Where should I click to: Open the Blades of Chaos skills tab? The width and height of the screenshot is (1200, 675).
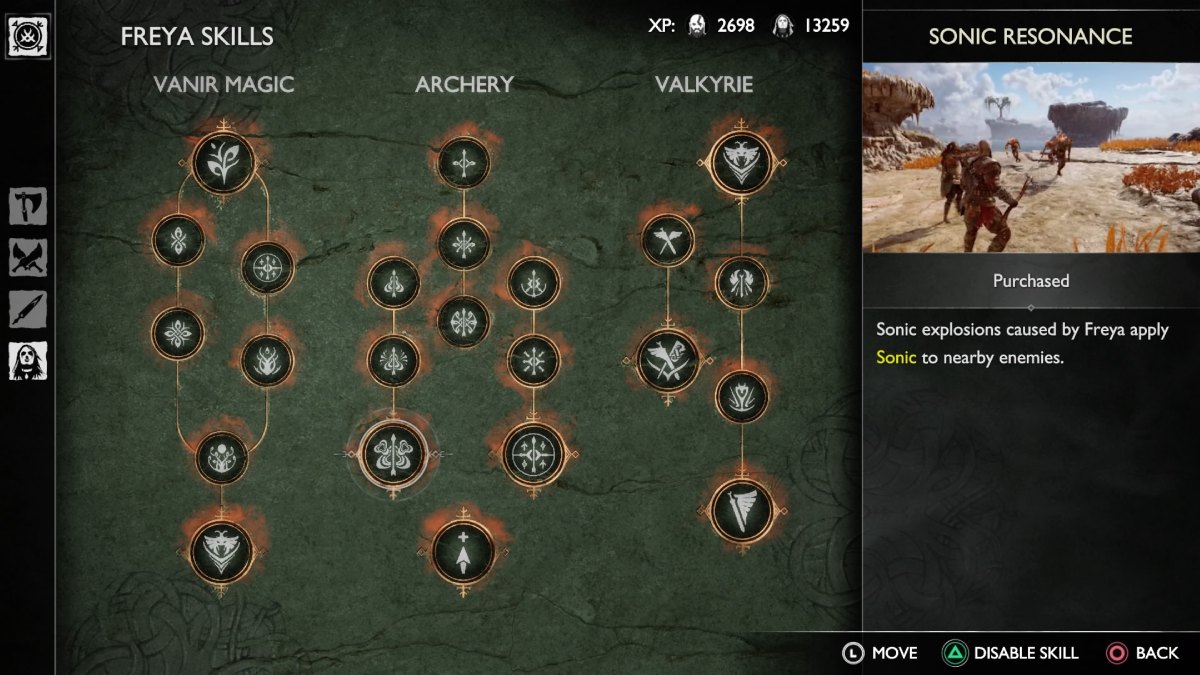coord(28,258)
